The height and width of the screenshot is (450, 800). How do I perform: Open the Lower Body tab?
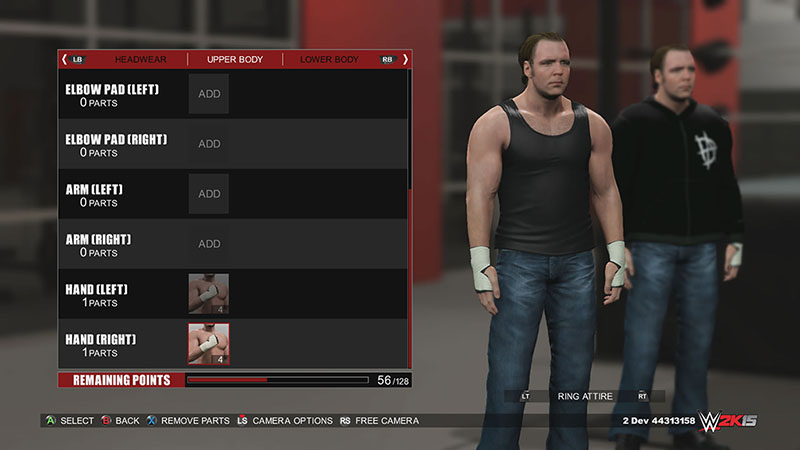(x=329, y=60)
